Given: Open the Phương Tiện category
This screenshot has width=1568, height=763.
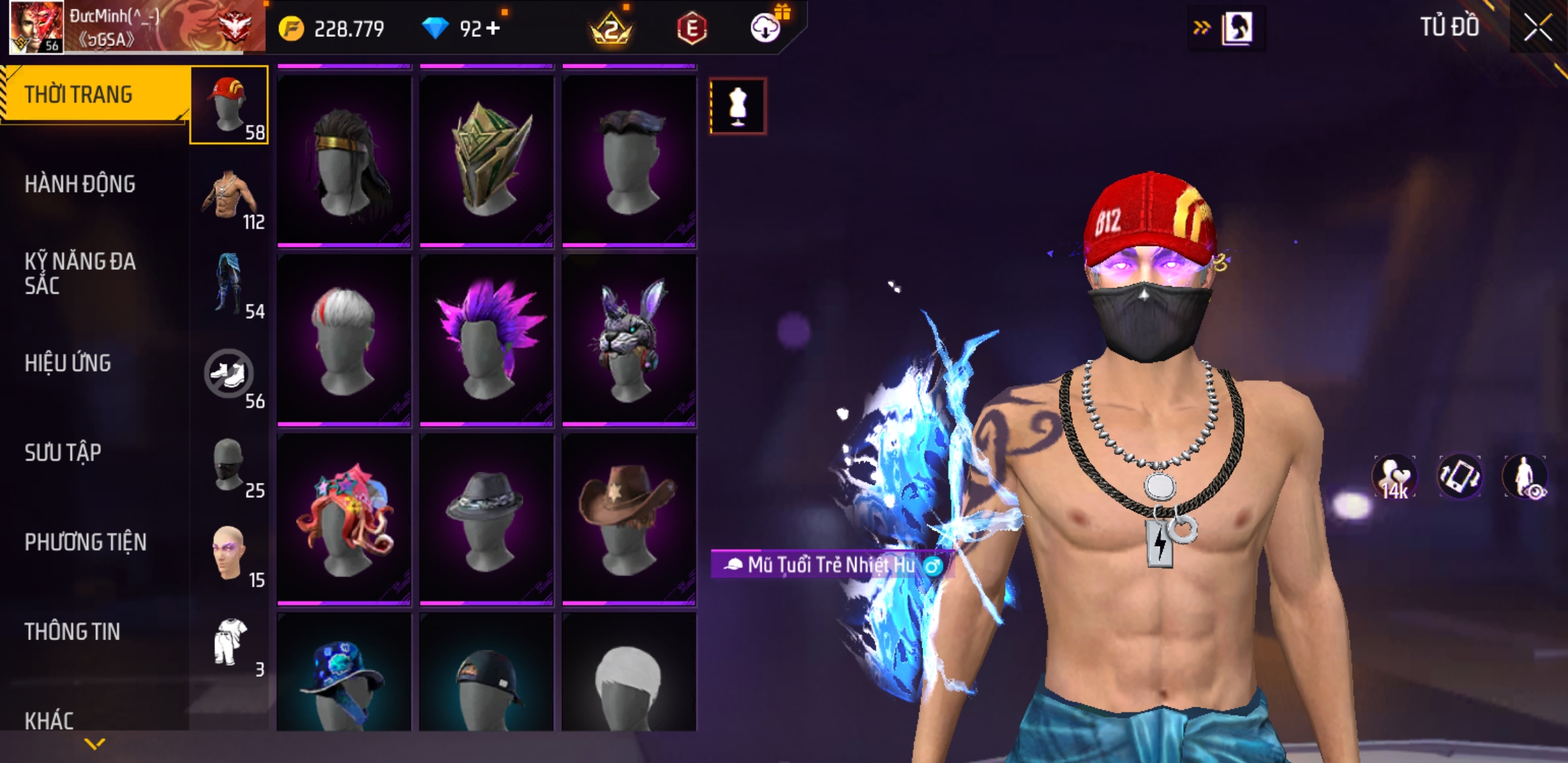Looking at the screenshot, I should pyautogui.click(x=85, y=543).
